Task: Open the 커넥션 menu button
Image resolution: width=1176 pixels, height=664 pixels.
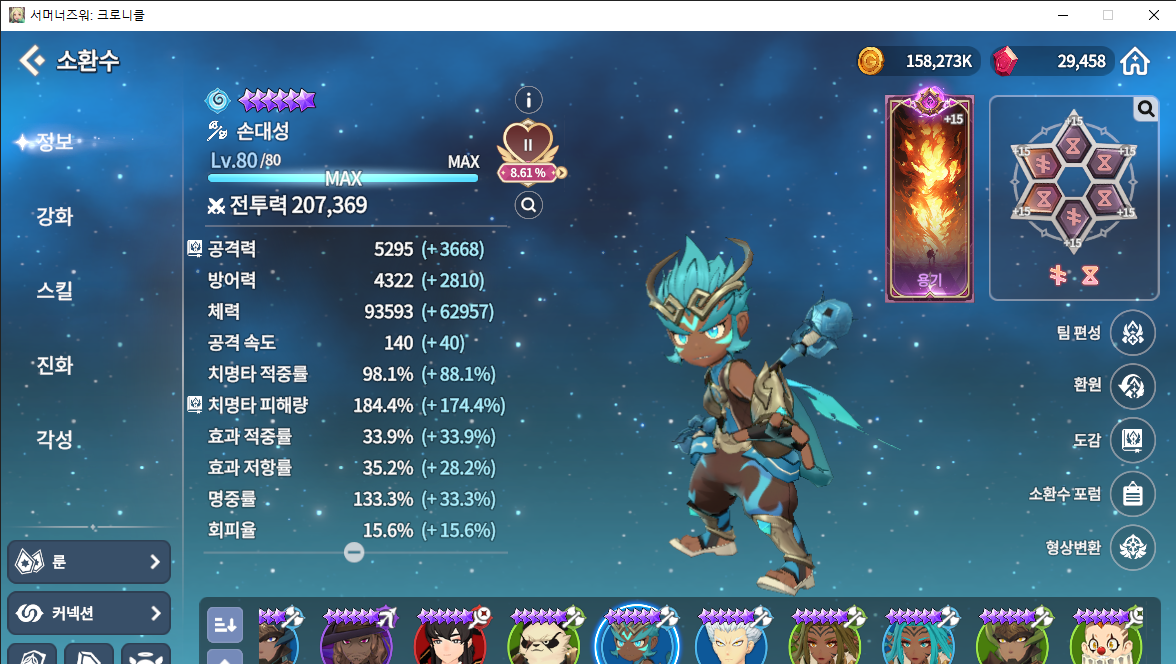Action: tap(89, 613)
